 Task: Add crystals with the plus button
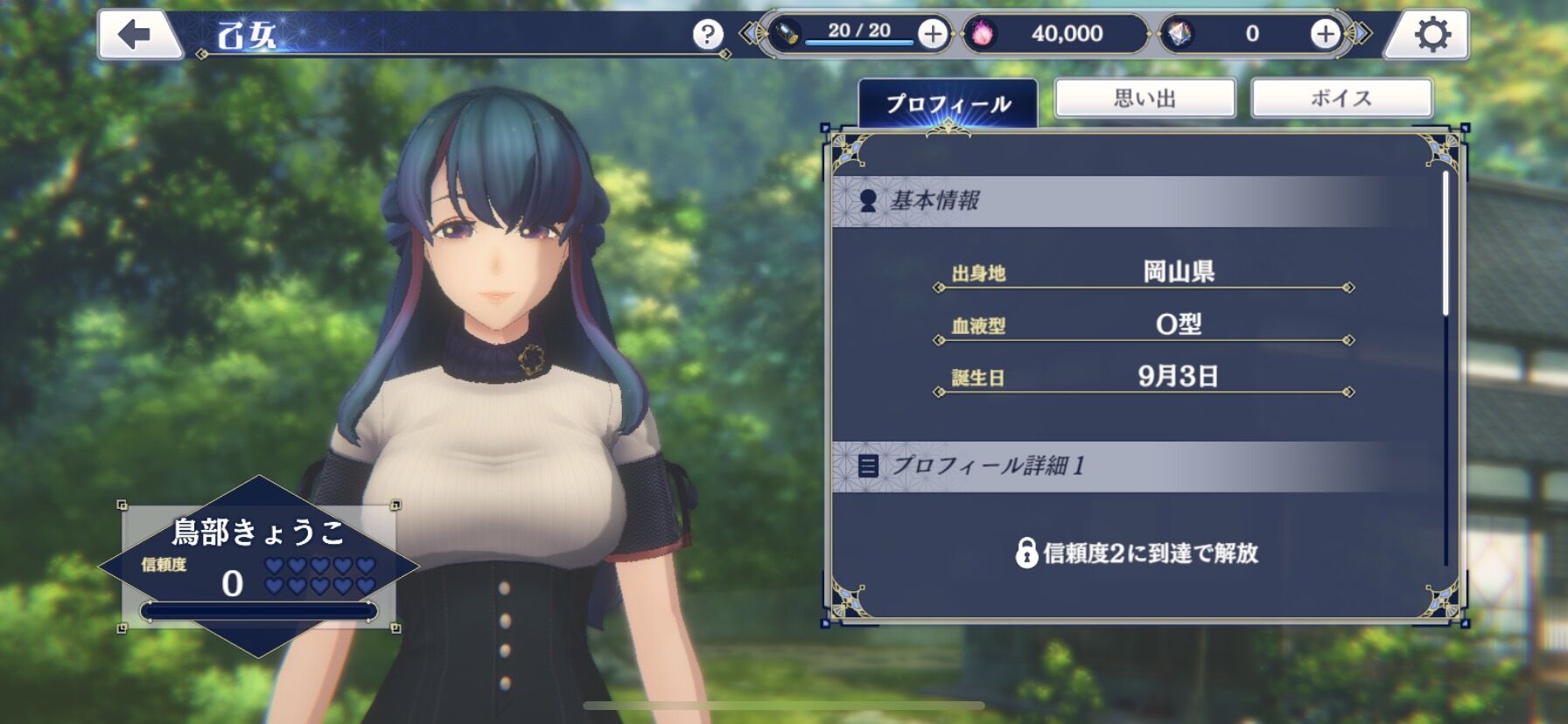coord(1325,34)
